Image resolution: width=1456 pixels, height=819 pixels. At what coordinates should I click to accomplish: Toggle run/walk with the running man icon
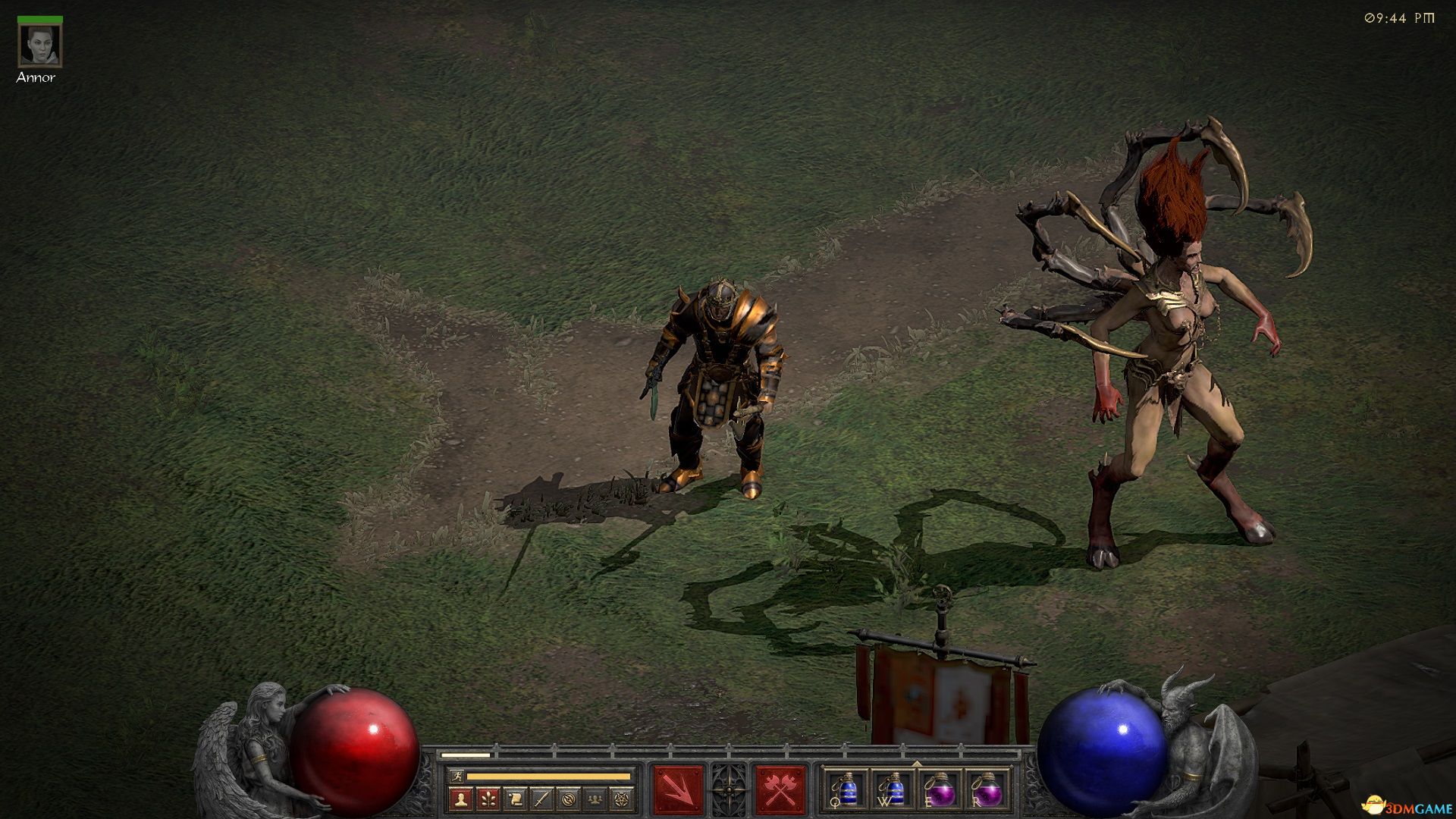click(x=456, y=776)
